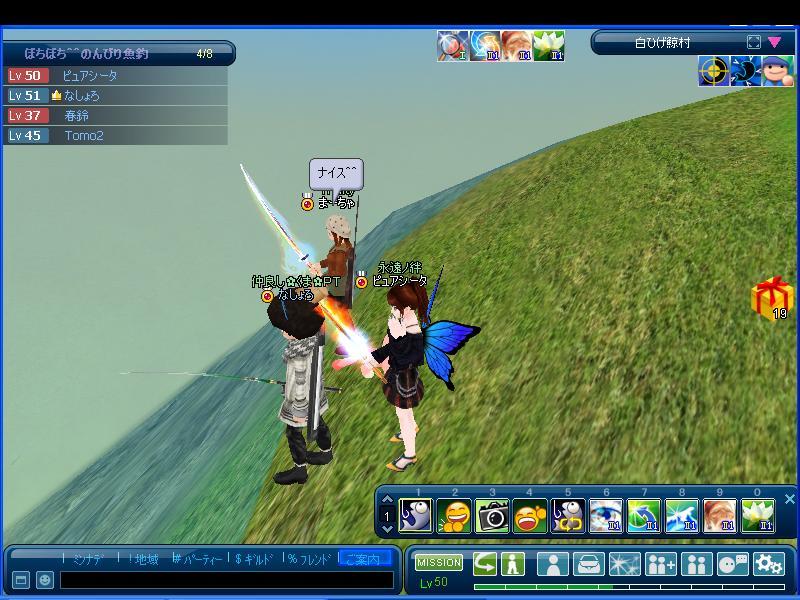This screenshot has height=600, width=800.
Task: Switch to the ギルド chat tab
Action: click(257, 559)
